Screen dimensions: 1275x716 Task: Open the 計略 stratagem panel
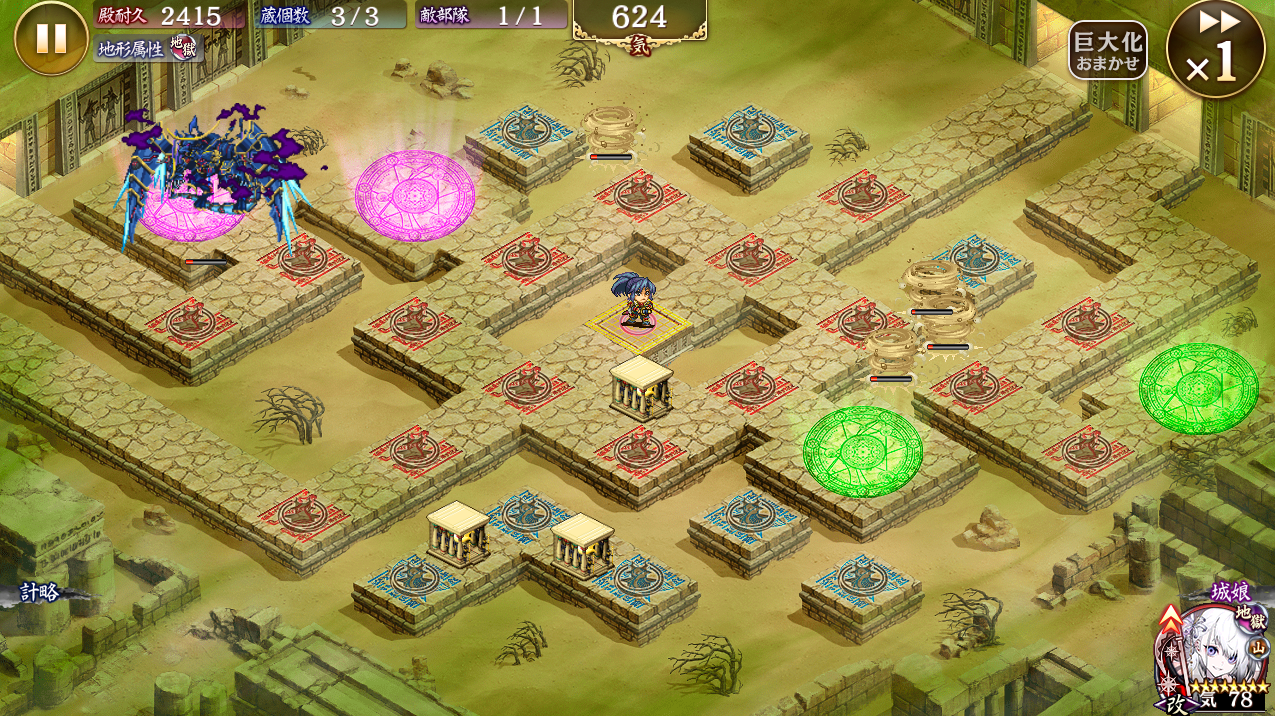point(40,592)
